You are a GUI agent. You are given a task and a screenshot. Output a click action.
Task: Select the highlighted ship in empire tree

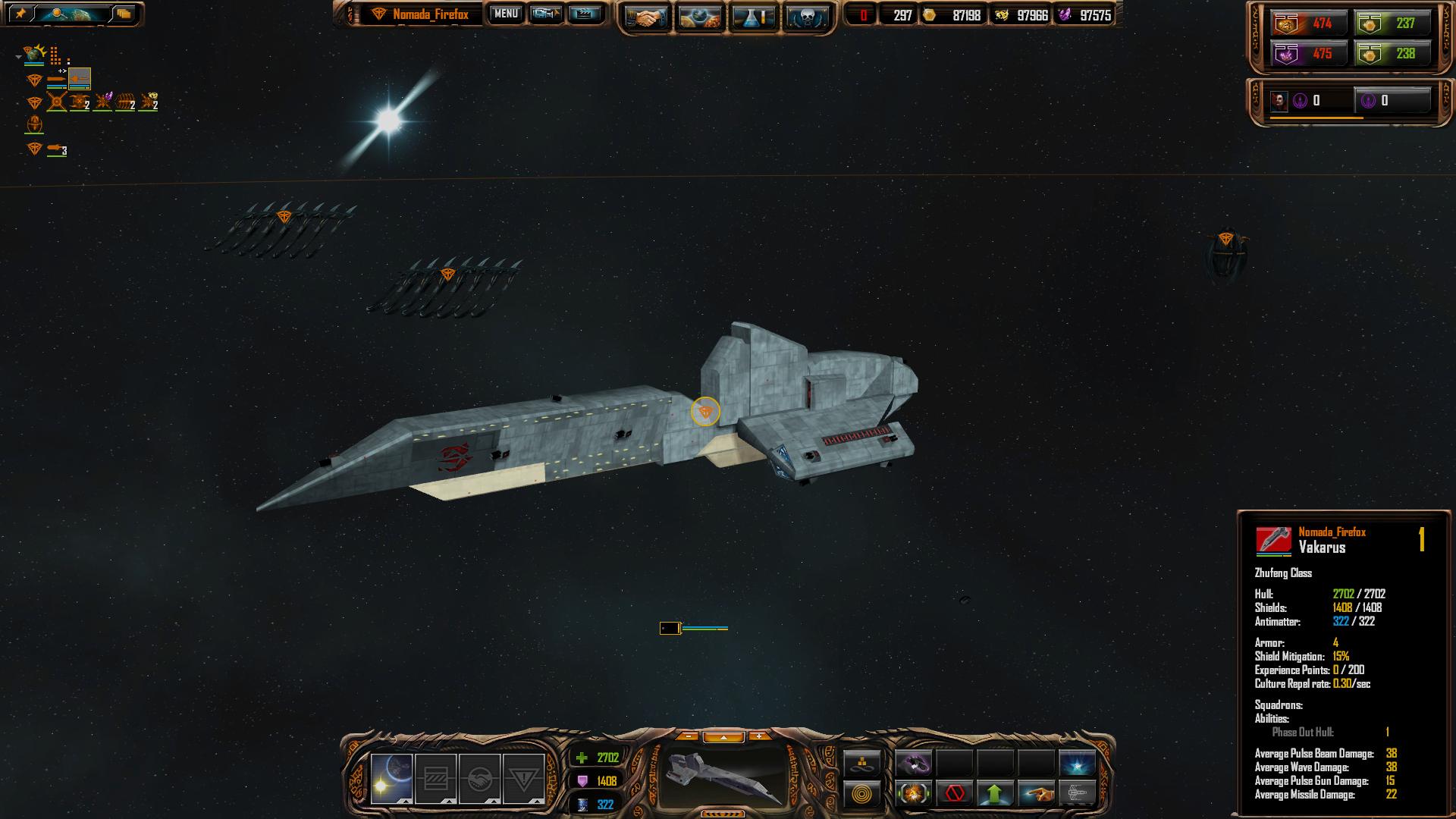click(x=79, y=78)
